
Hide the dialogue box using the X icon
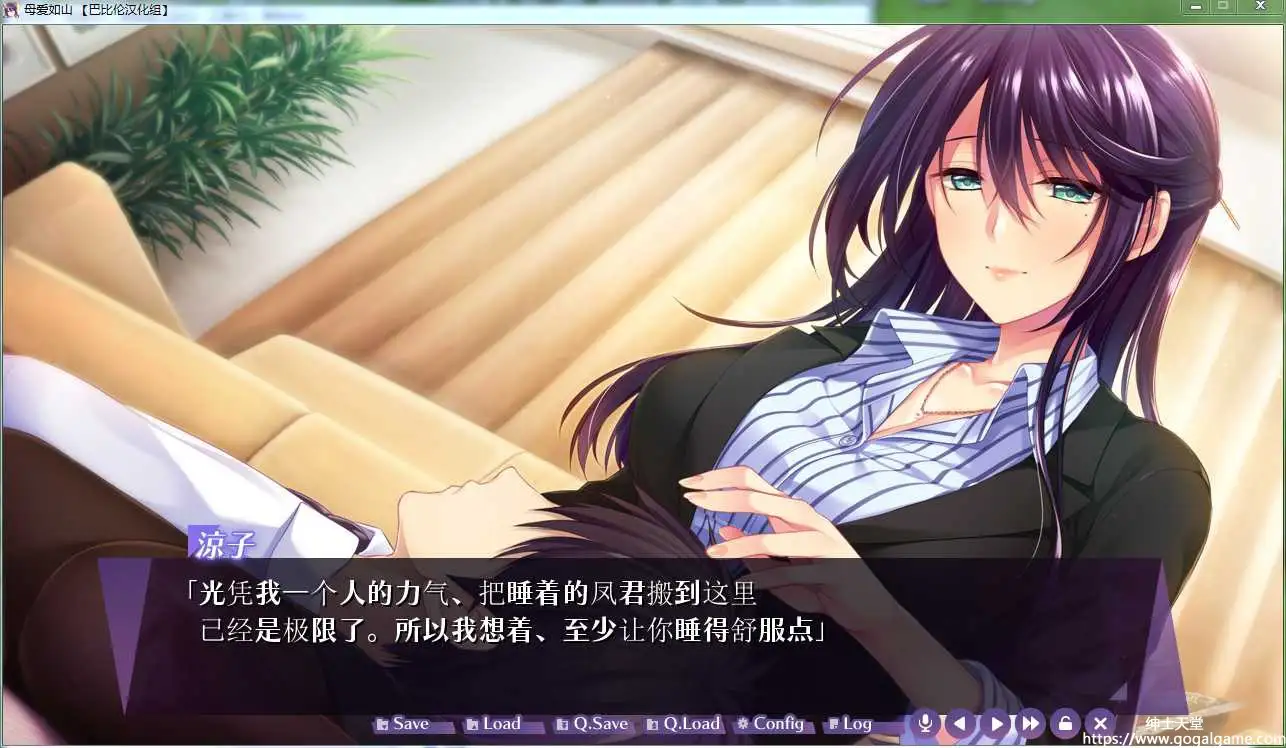coord(1100,722)
